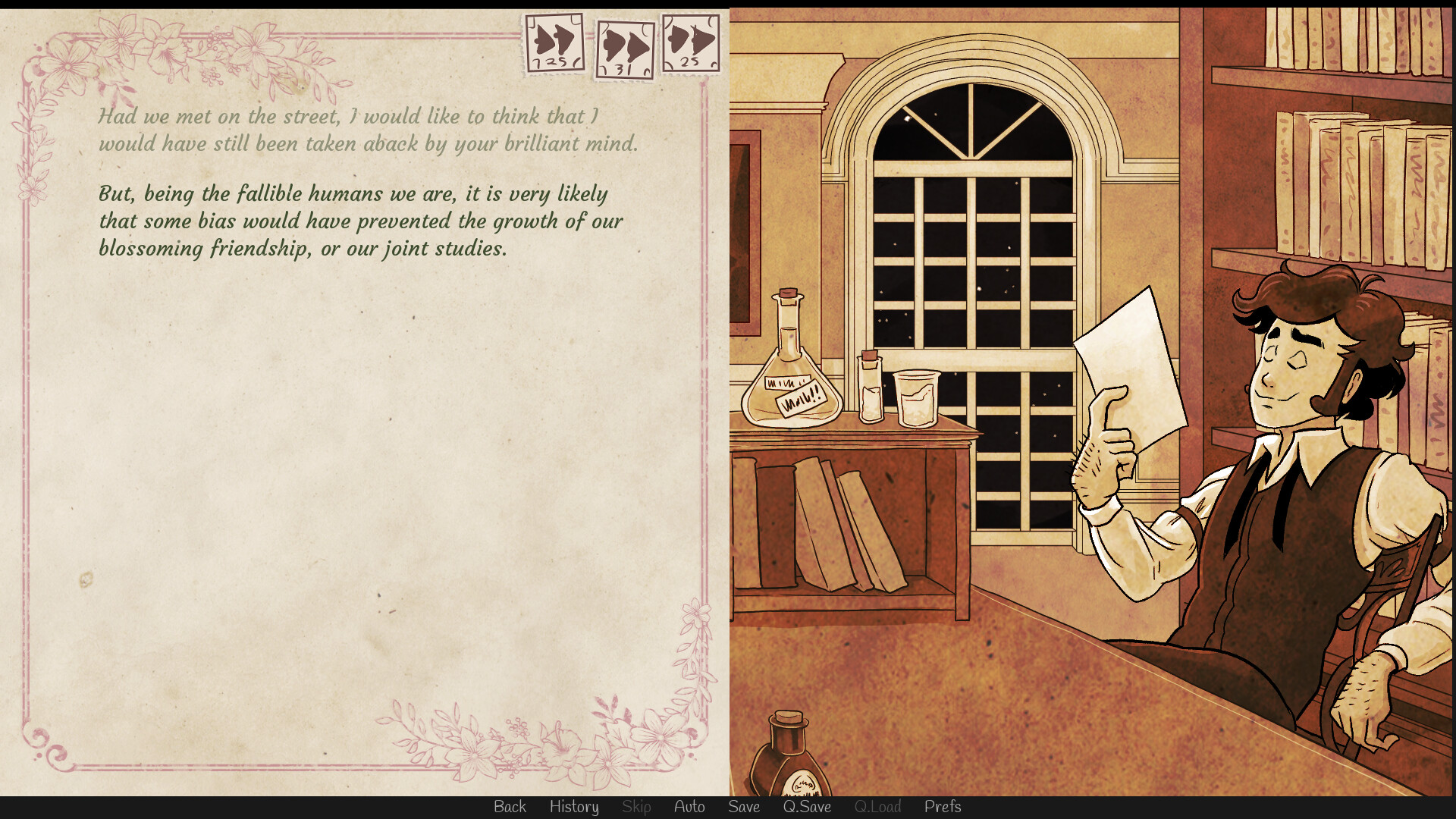Select the fast-forward stamp marked 31
Viewport: 1456px width, 819px height.
click(624, 50)
